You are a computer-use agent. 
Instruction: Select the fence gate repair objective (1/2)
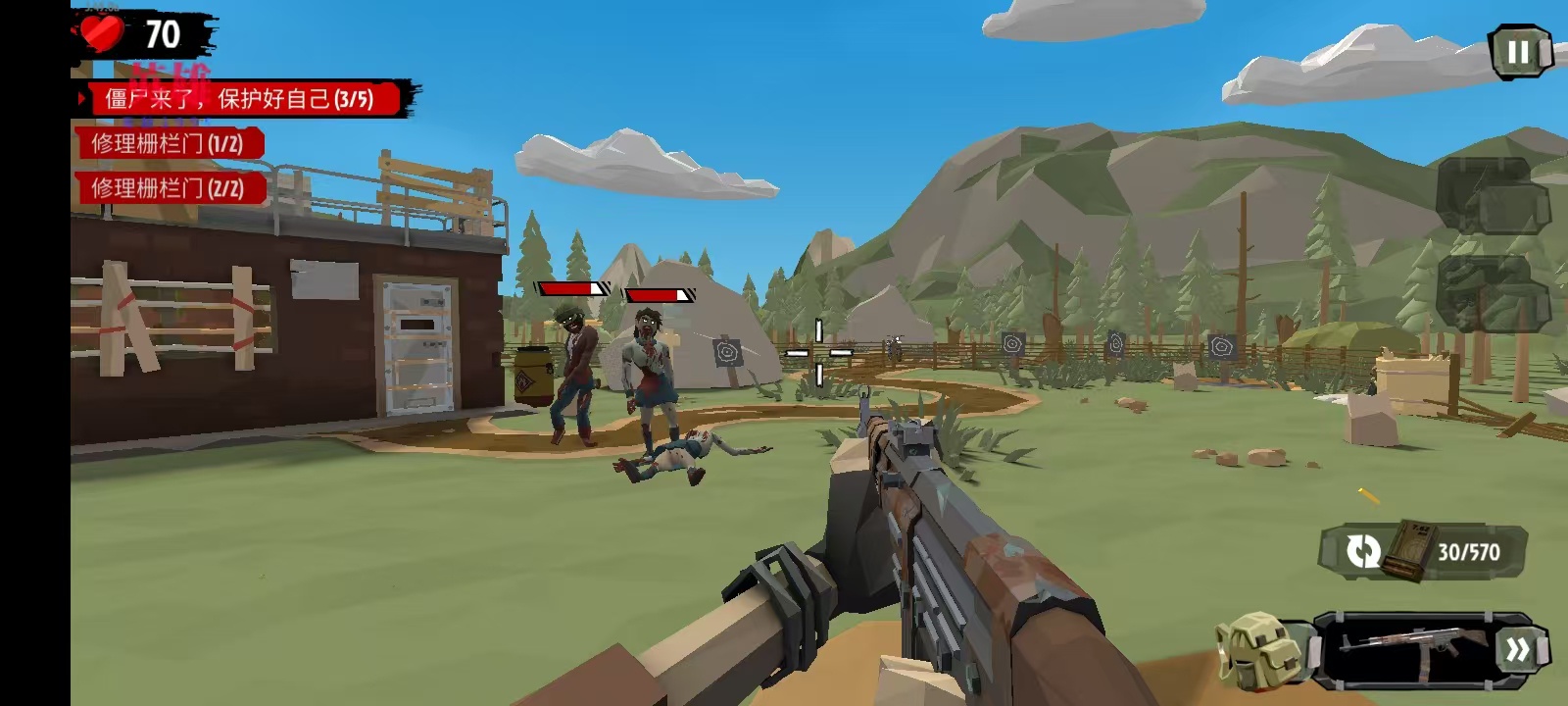click(x=168, y=144)
